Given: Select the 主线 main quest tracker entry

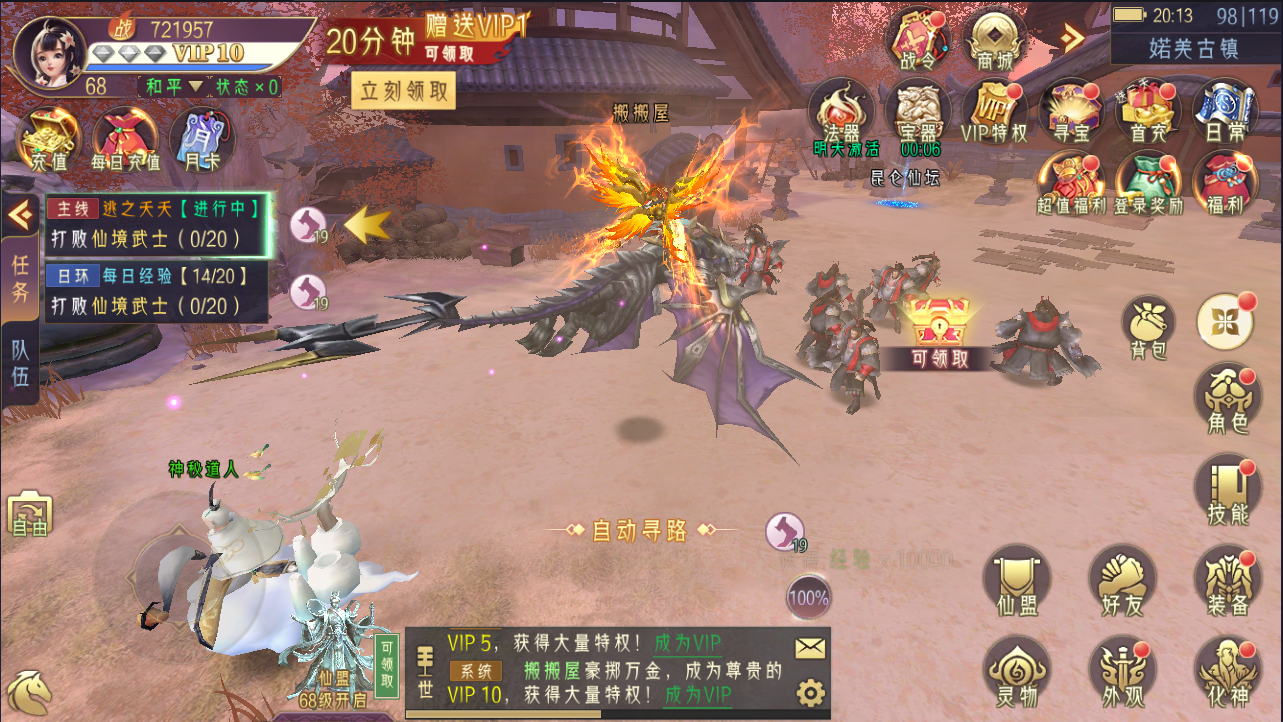Looking at the screenshot, I should coord(158,224).
